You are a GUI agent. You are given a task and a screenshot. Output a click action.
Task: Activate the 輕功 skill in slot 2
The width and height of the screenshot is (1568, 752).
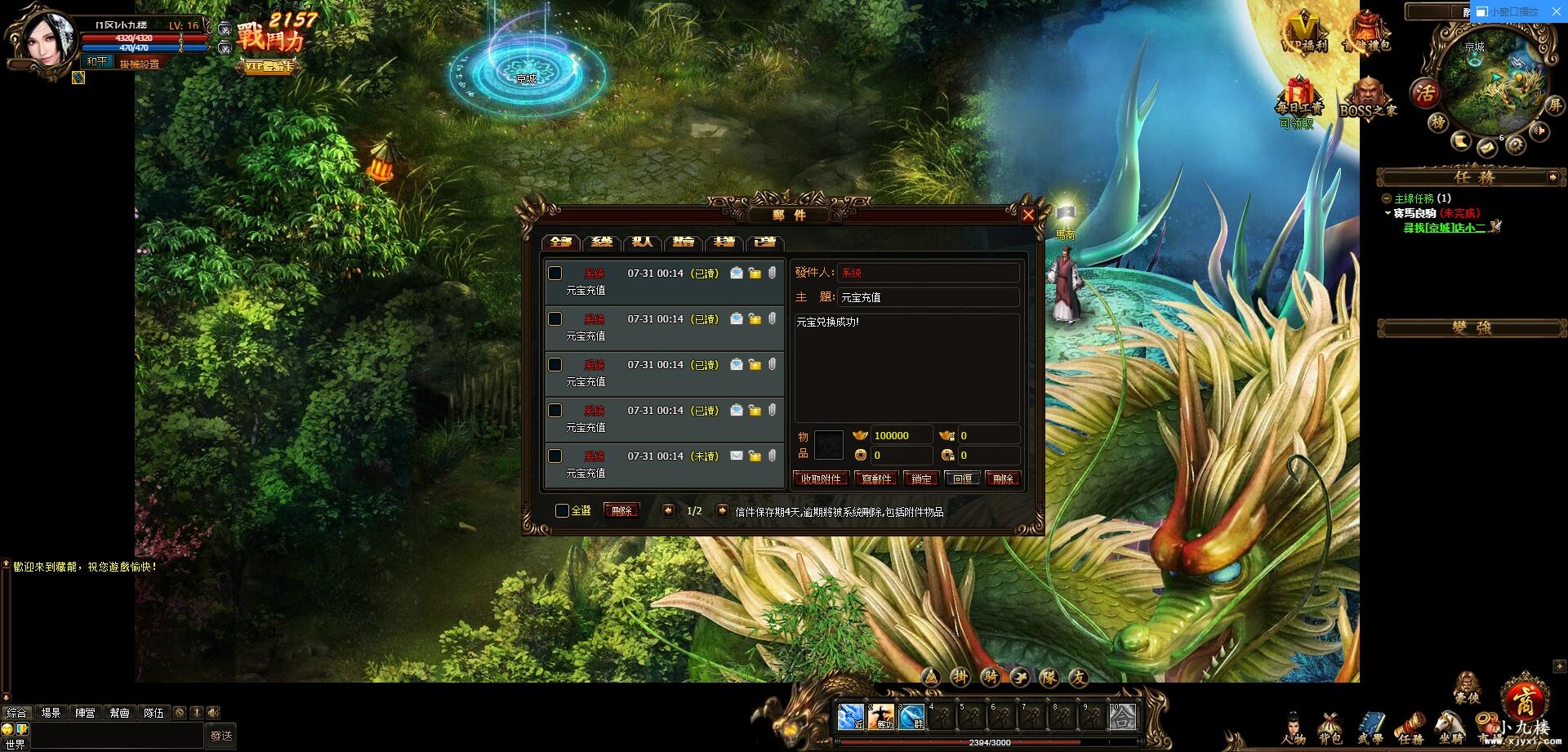pos(880,717)
